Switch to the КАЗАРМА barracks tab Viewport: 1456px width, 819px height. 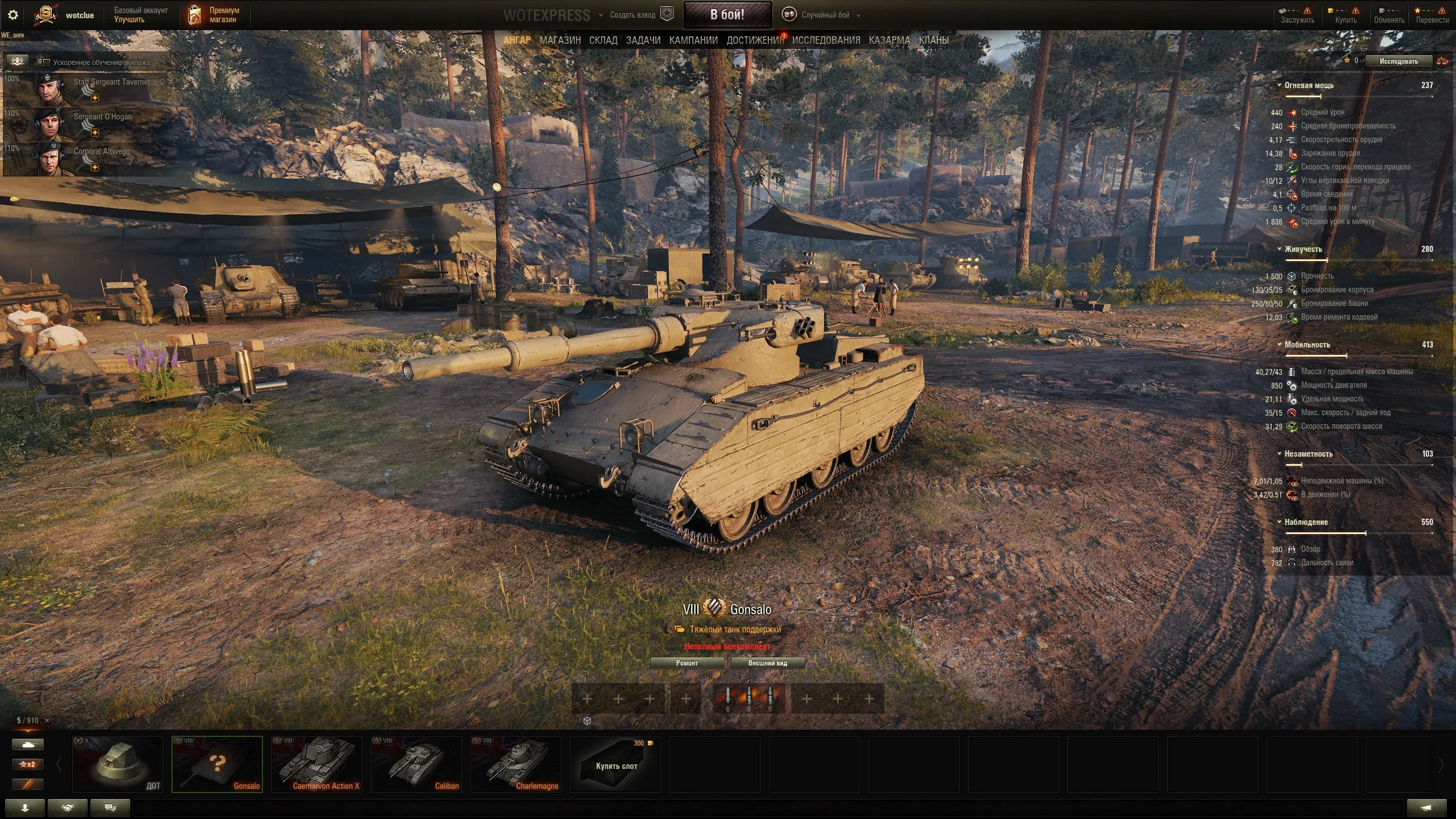point(889,40)
